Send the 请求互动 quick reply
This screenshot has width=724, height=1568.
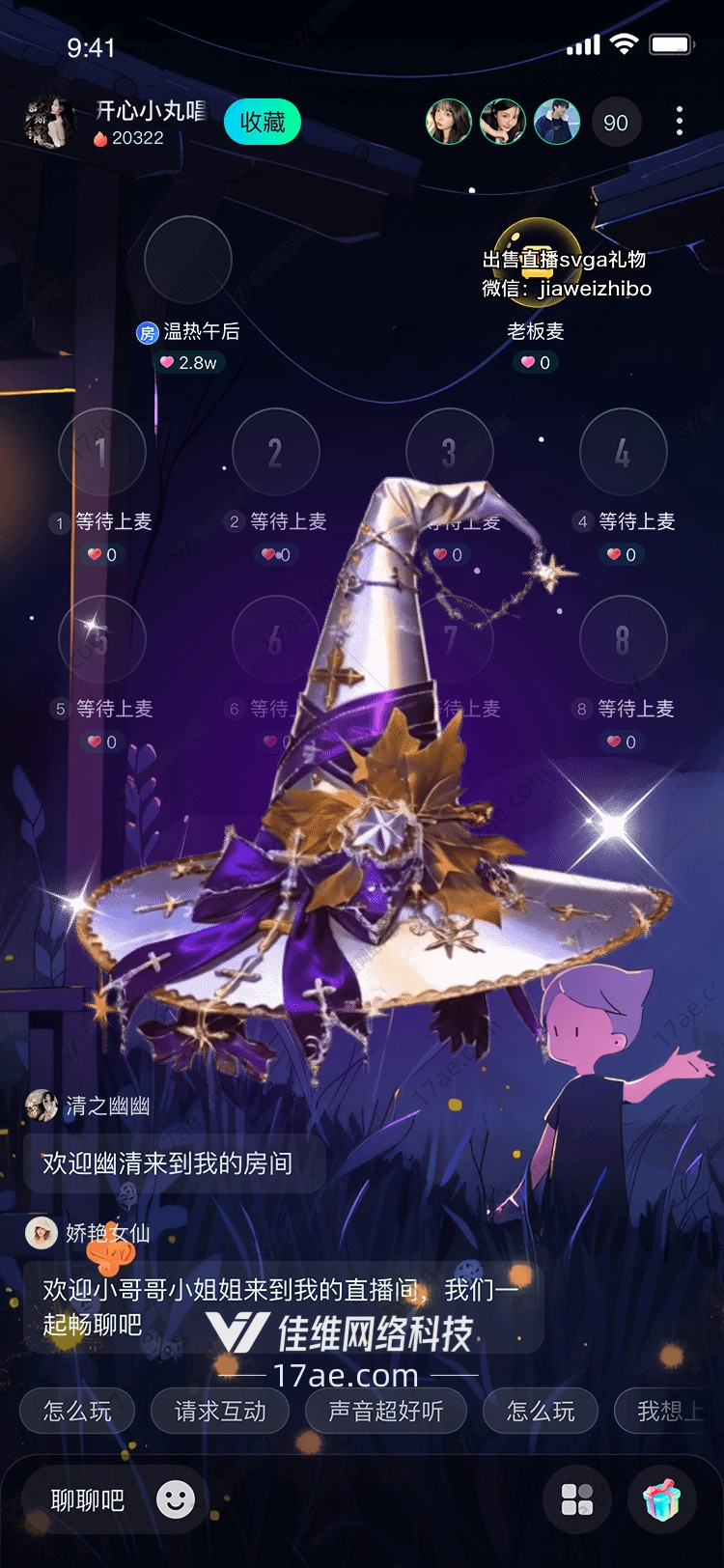tap(220, 1412)
